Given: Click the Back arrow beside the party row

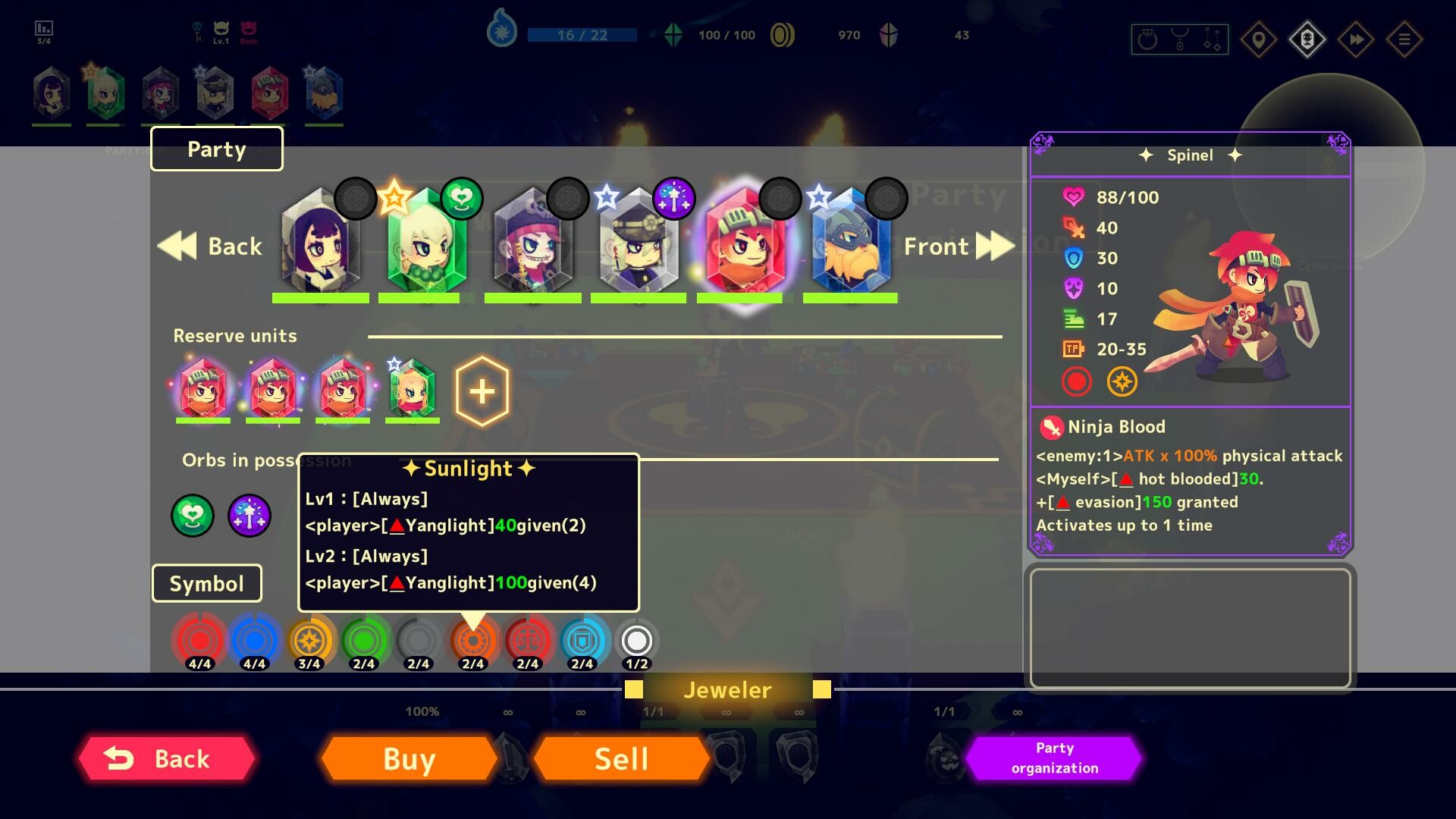Looking at the screenshot, I should (x=177, y=245).
